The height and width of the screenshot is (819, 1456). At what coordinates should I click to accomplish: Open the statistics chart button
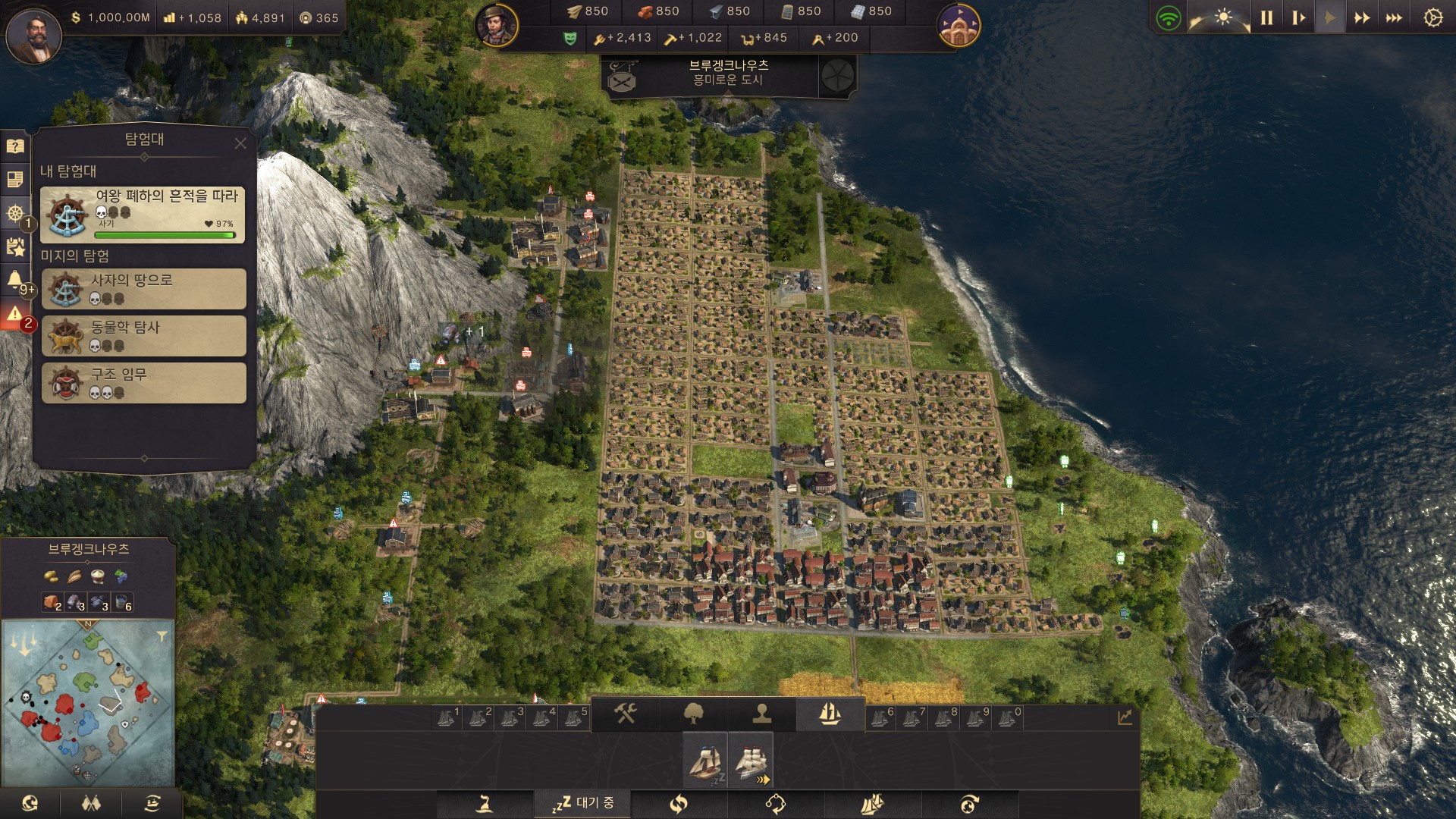(1124, 717)
